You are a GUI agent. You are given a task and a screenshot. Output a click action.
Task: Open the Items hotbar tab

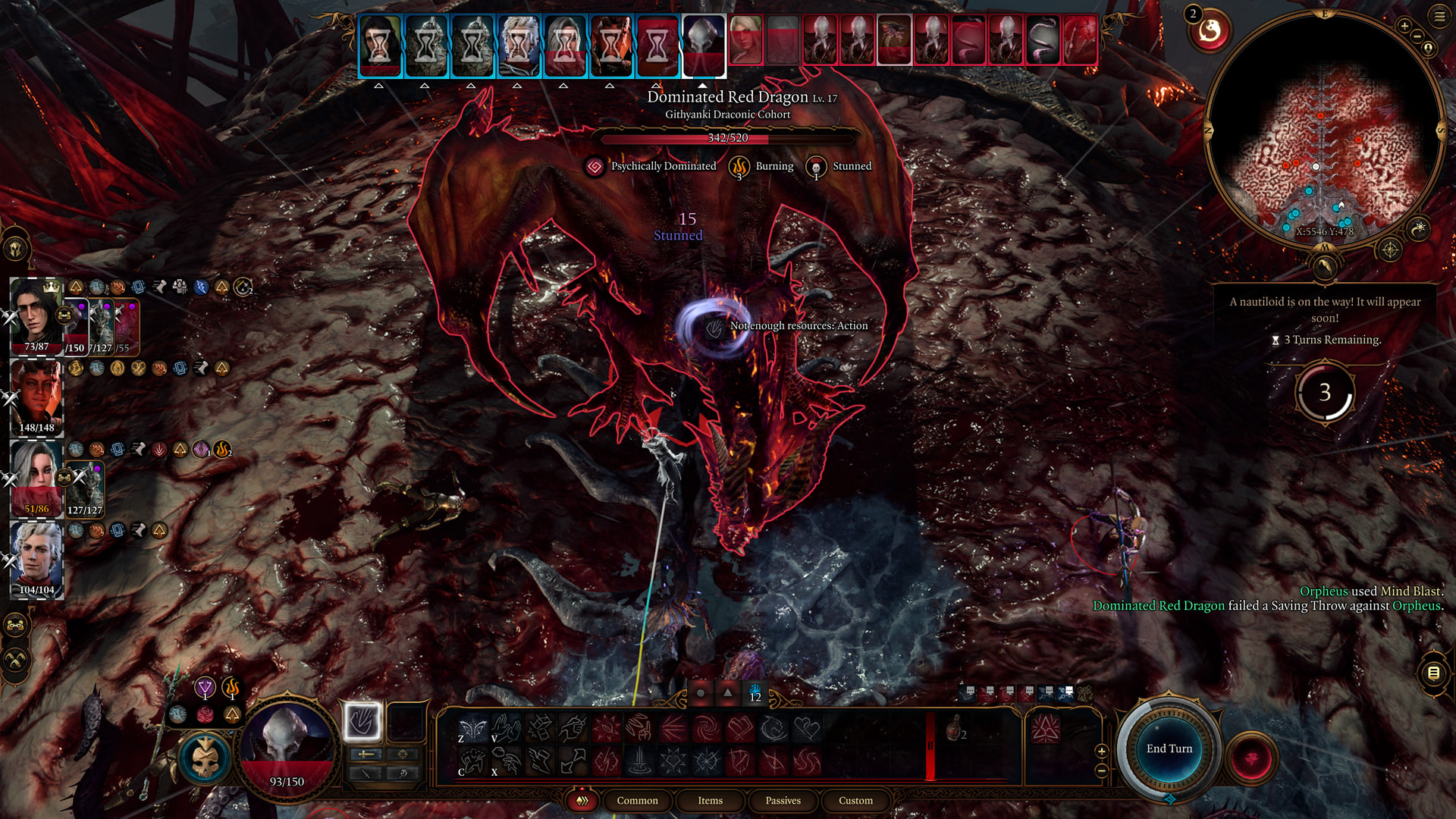tap(710, 800)
